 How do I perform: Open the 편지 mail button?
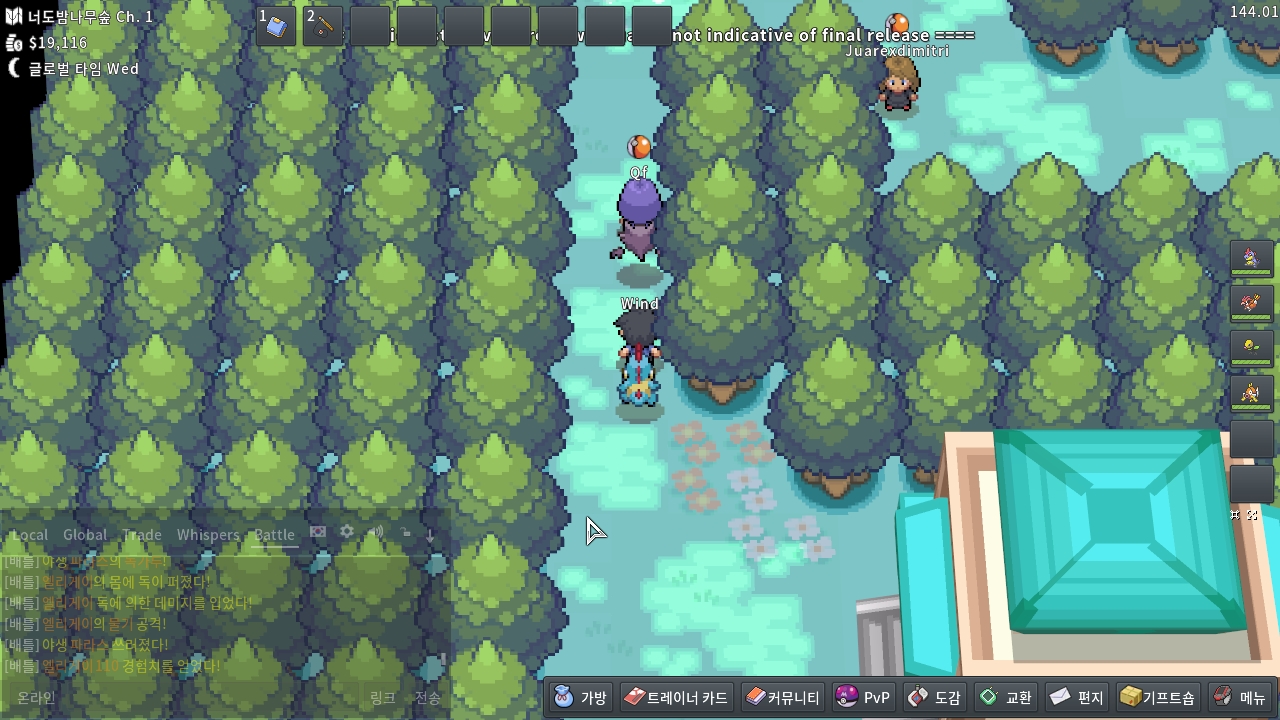[1076, 697]
